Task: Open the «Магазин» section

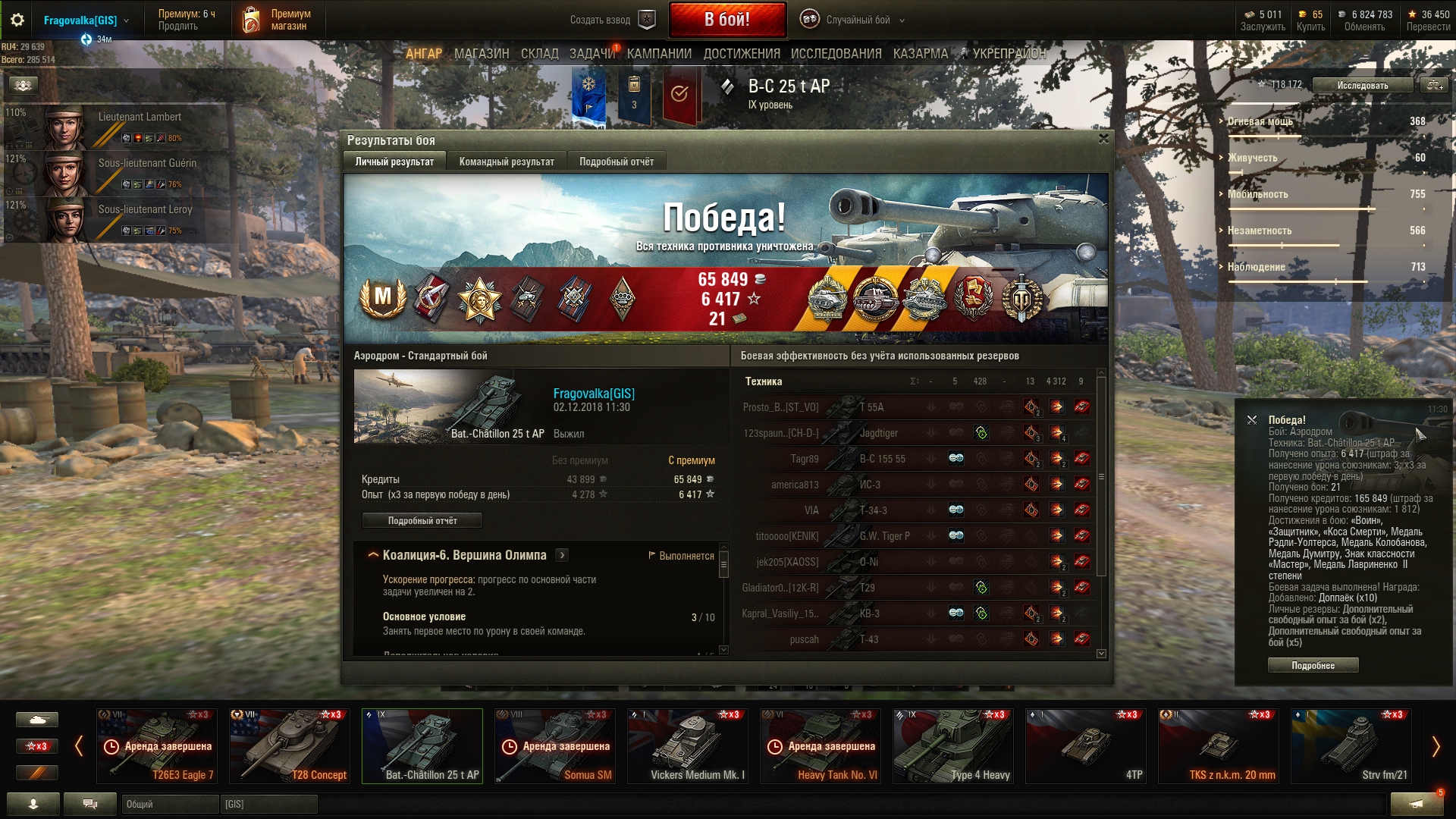Action: pos(482,54)
